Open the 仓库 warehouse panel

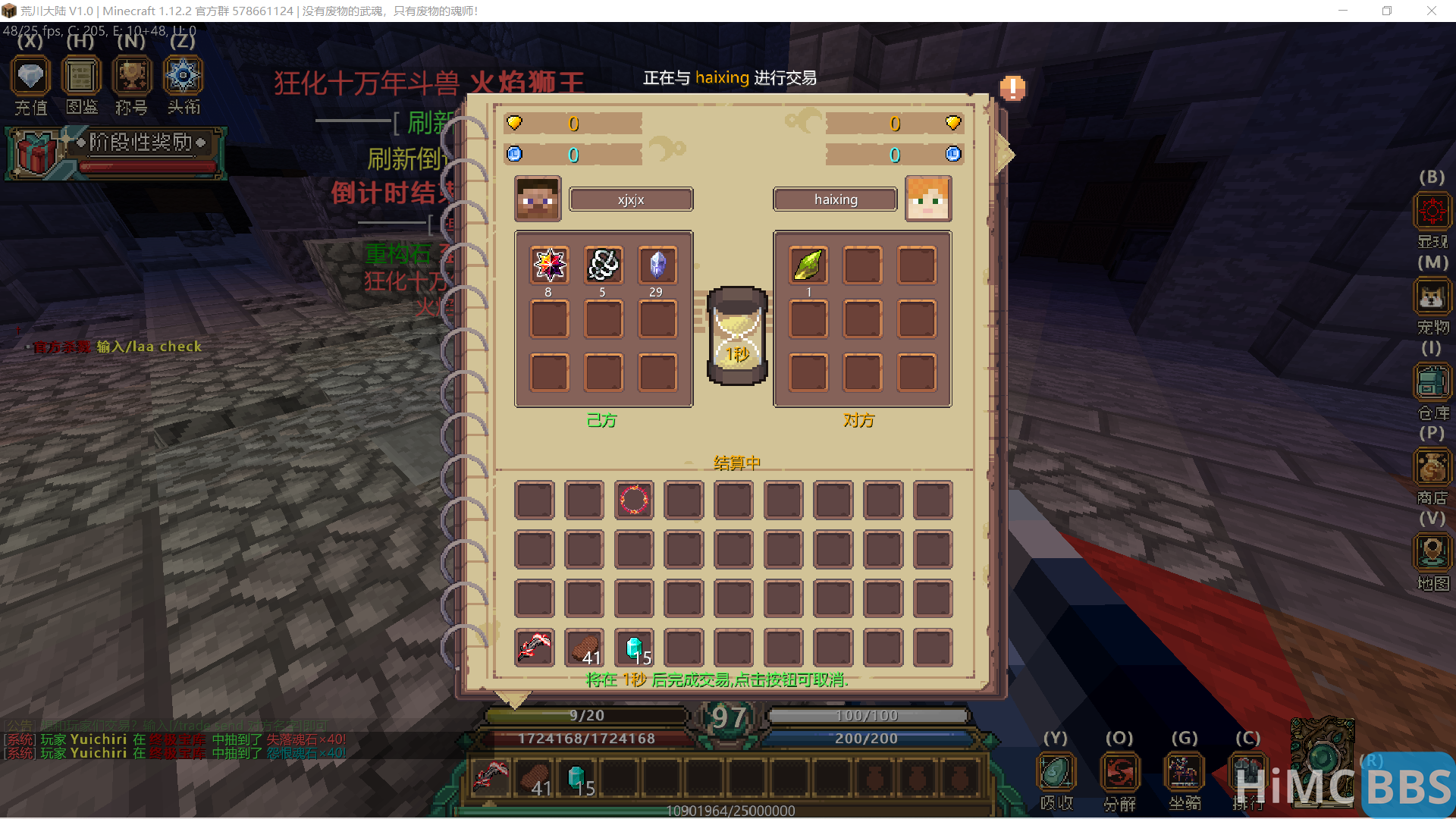pyautogui.click(x=1432, y=383)
